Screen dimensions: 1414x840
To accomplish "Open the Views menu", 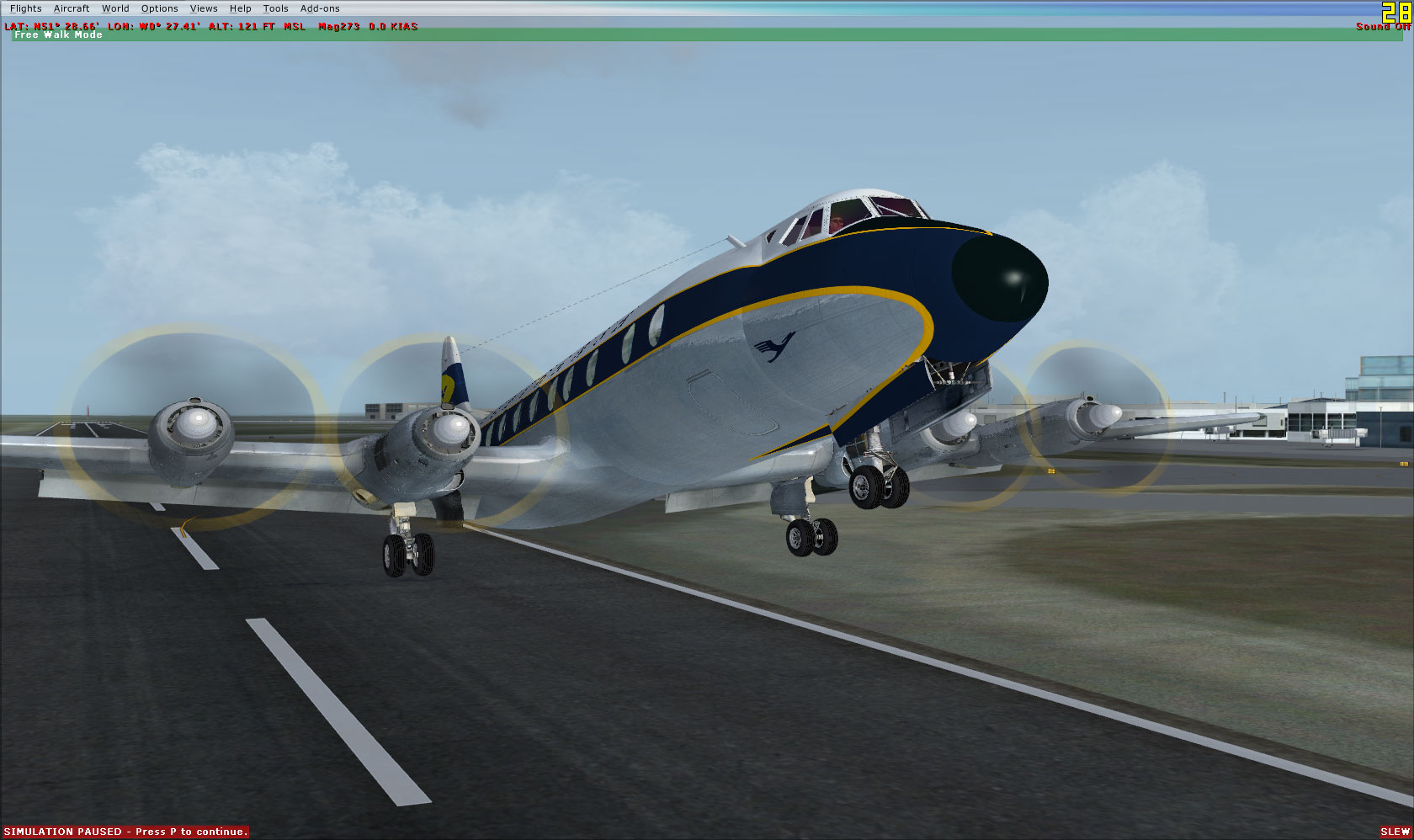I will [x=204, y=8].
